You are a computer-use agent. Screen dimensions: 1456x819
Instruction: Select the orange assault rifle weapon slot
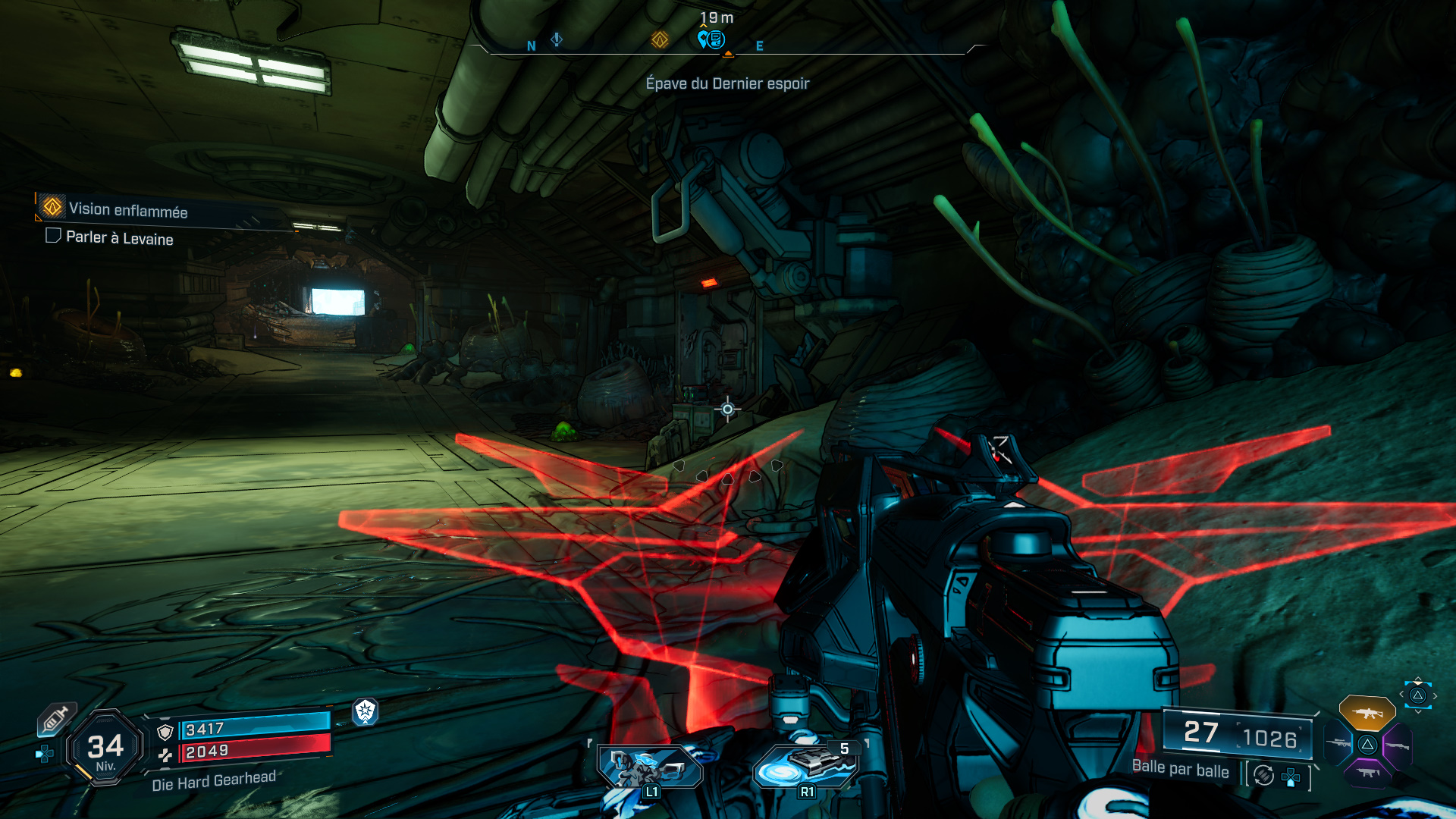coord(1367,713)
